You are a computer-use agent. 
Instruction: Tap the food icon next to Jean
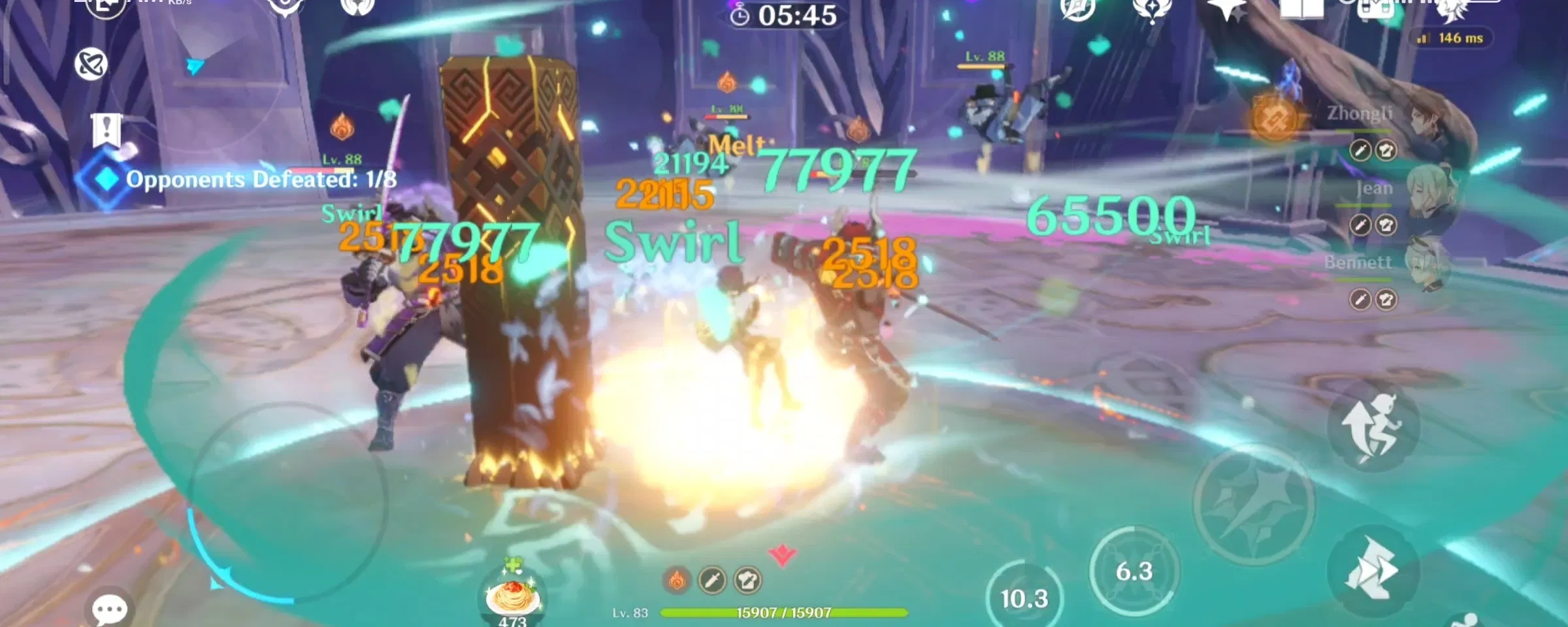pos(1386,224)
